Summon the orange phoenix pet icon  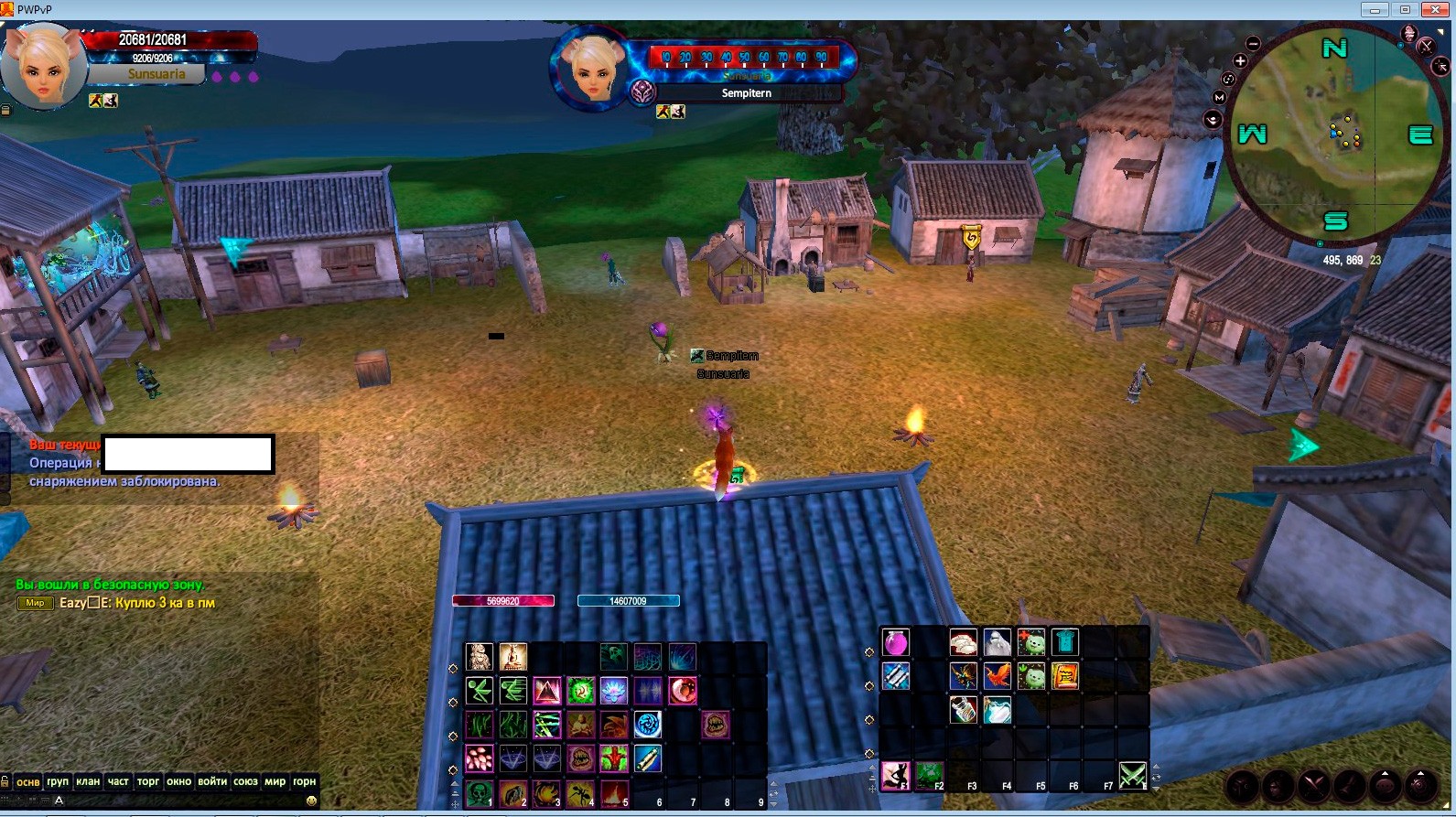click(998, 676)
